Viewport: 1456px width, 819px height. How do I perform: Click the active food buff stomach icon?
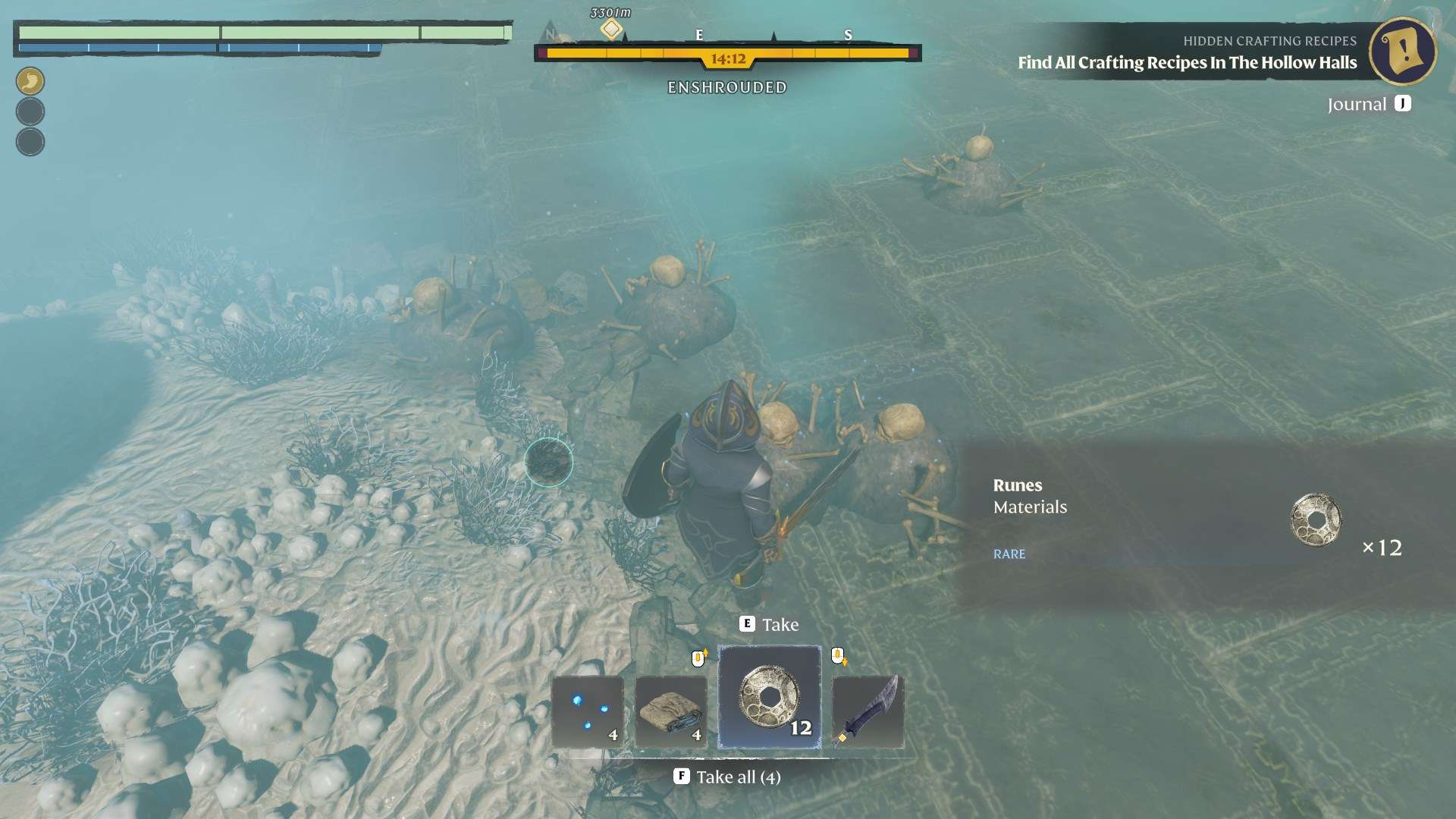30,81
